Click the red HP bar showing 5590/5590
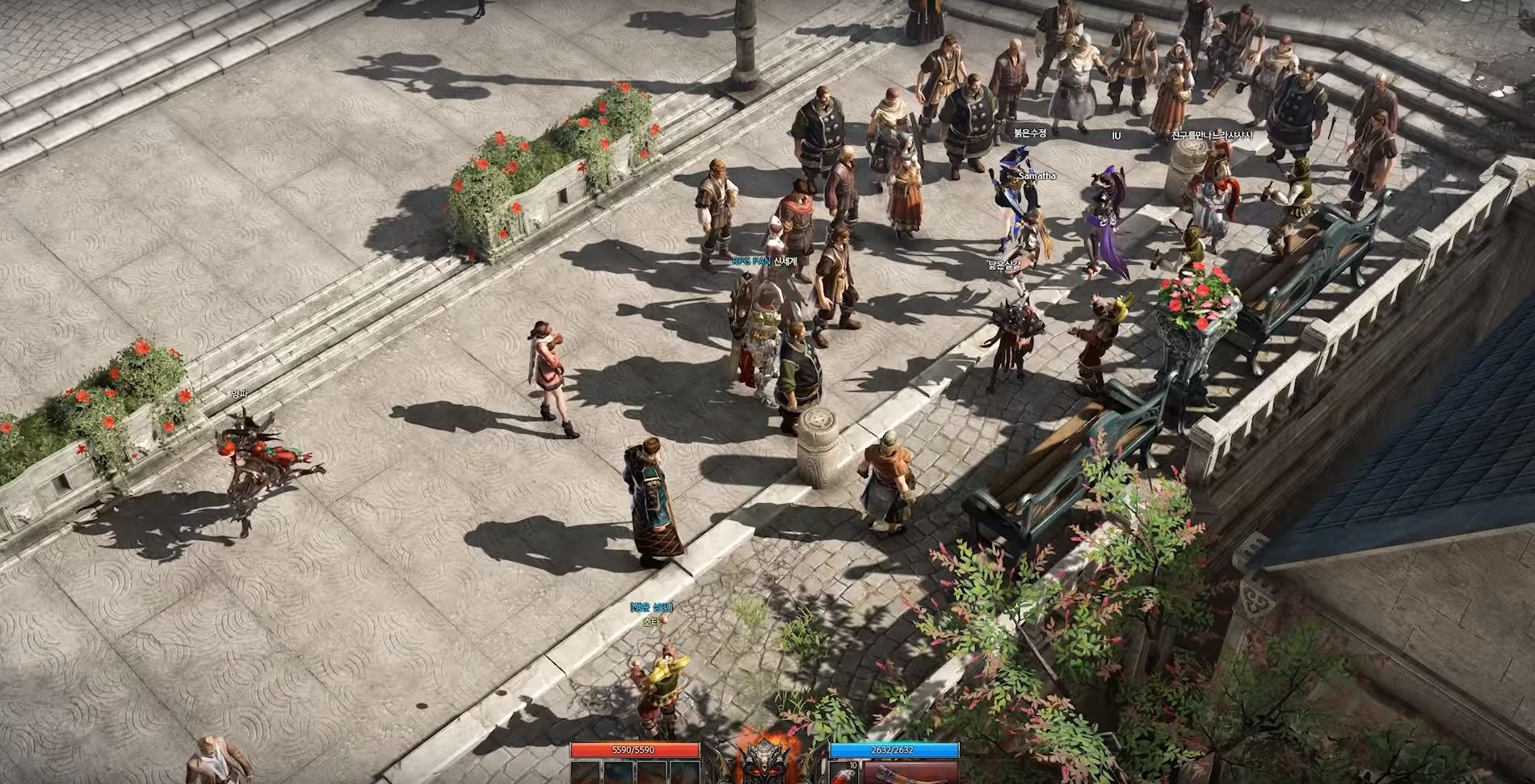1535x784 pixels. click(634, 750)
